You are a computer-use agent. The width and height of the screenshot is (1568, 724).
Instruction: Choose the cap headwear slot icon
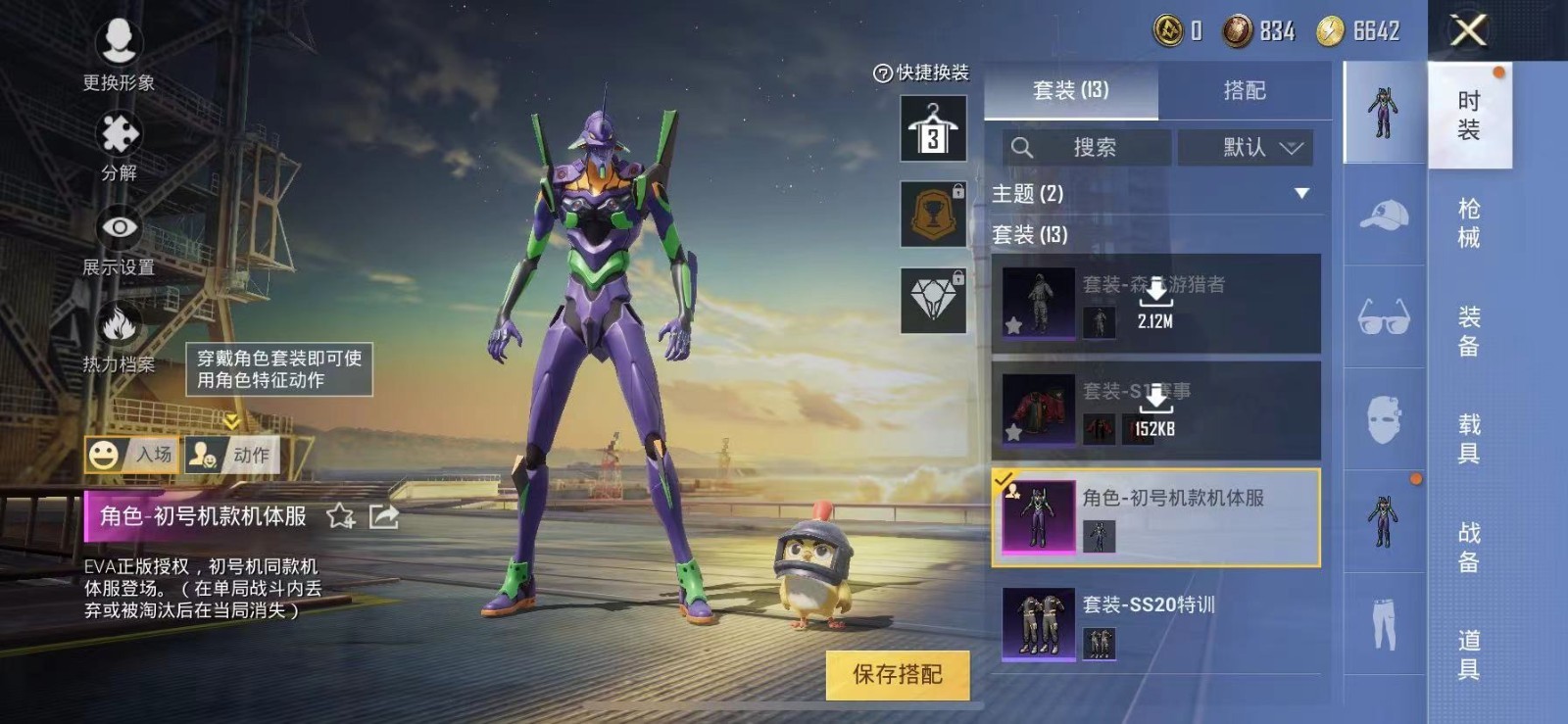(1384, 216)
